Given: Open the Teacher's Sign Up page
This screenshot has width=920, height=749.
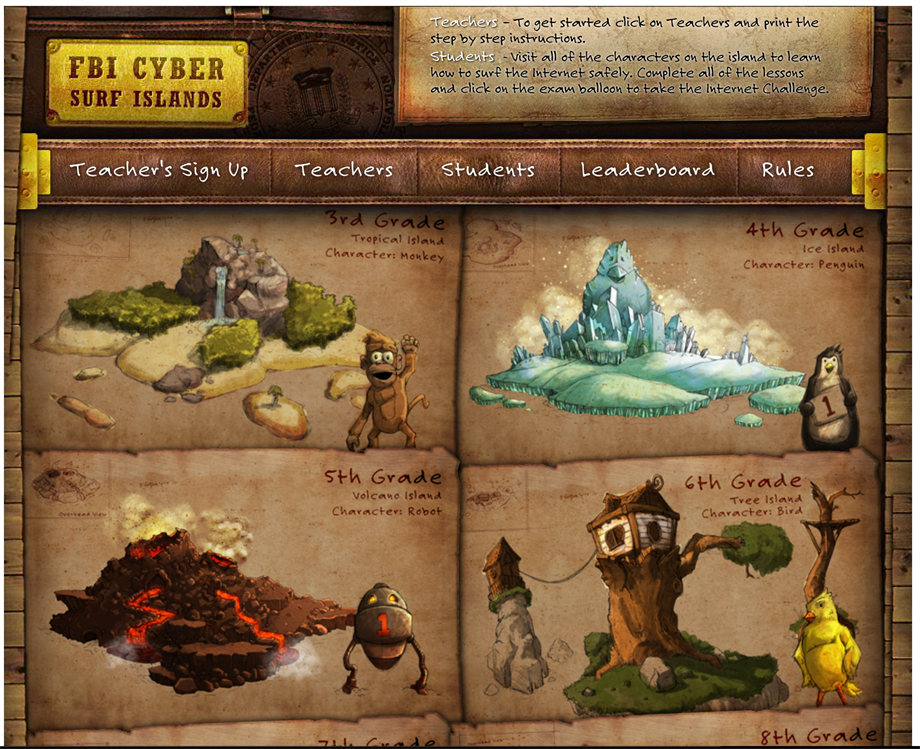Looking at the screenshot, I should click(x=159, y=170).
